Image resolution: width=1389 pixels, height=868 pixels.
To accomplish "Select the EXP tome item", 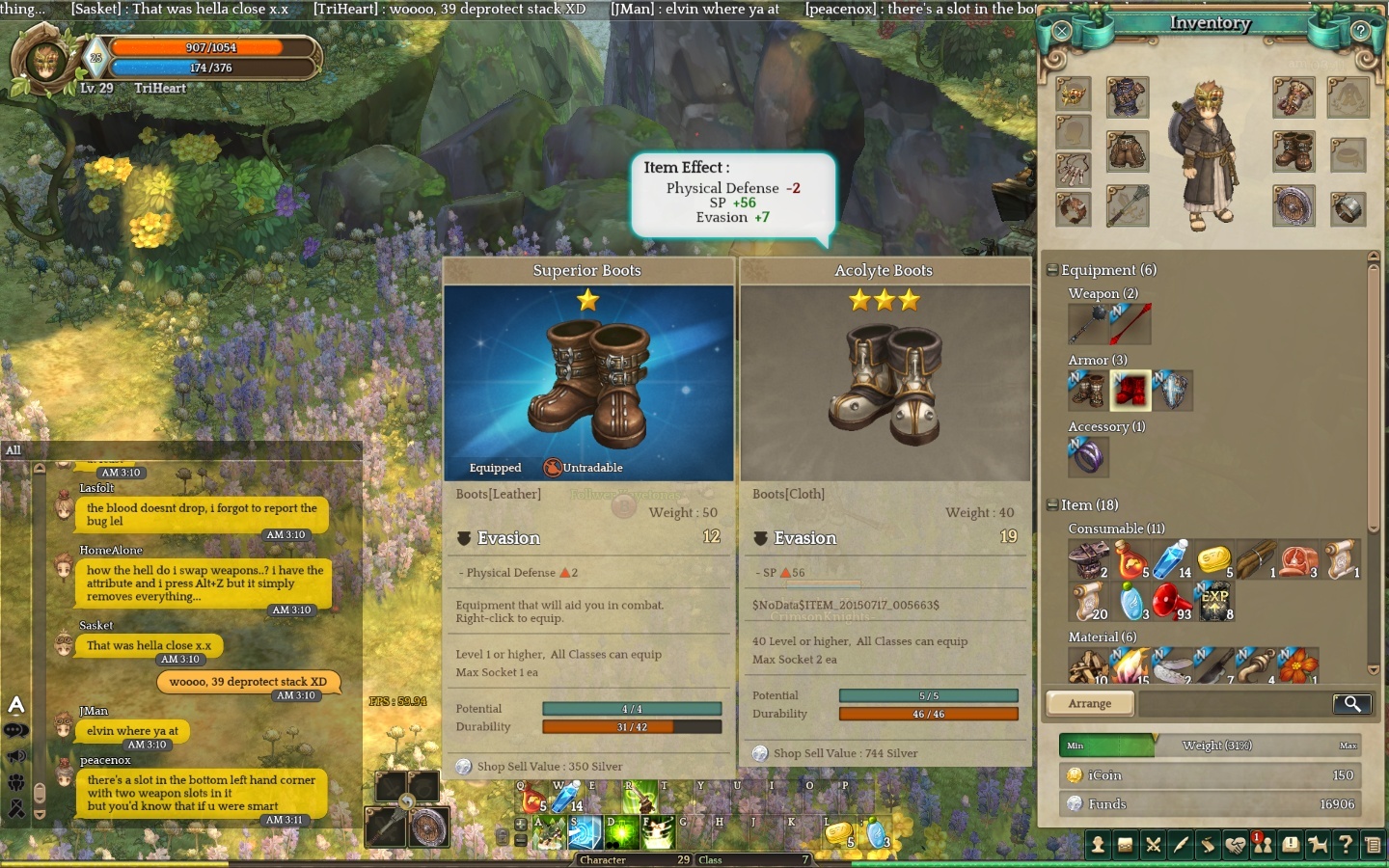I will point(1213,602).
